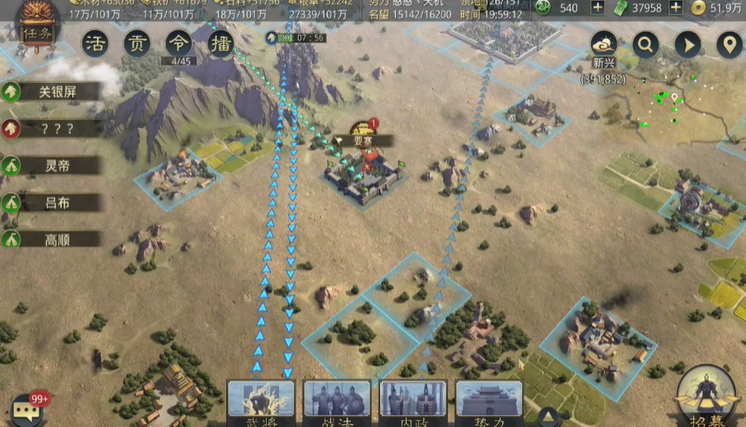746x427 pixels.
Task: Open the 贡 tribute button
Action: coord(138,44)
